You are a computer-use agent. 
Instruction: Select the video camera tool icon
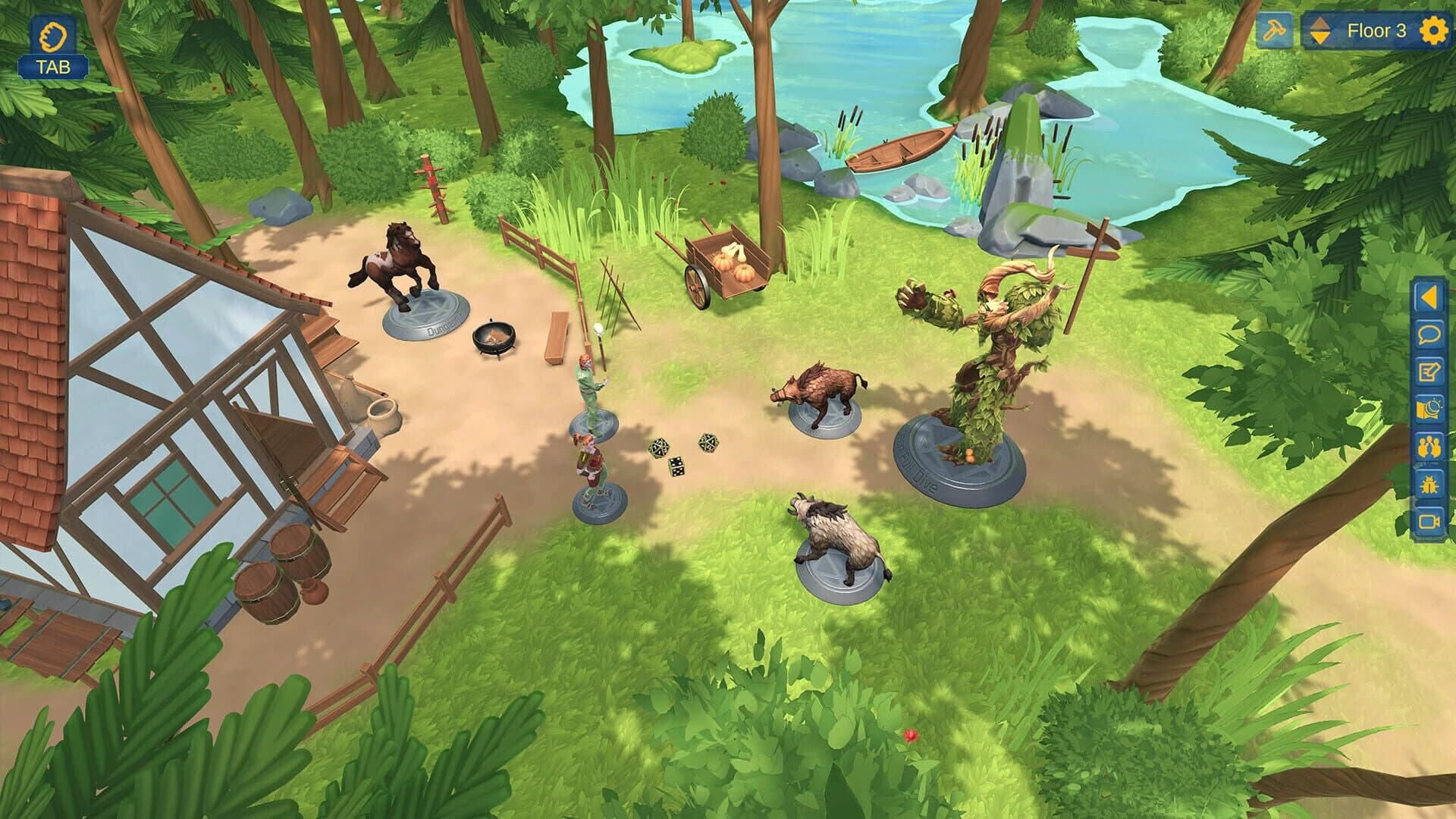click(x=1429, y=520)
